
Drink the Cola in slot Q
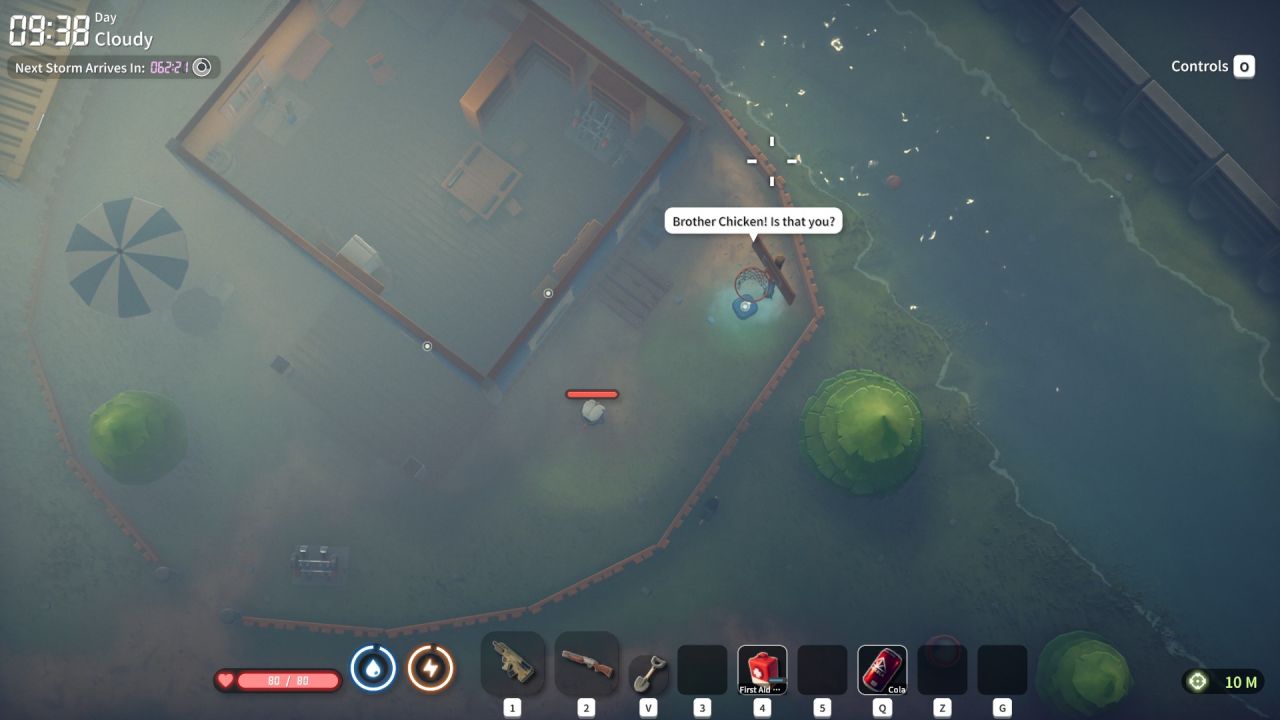point(881,663)
